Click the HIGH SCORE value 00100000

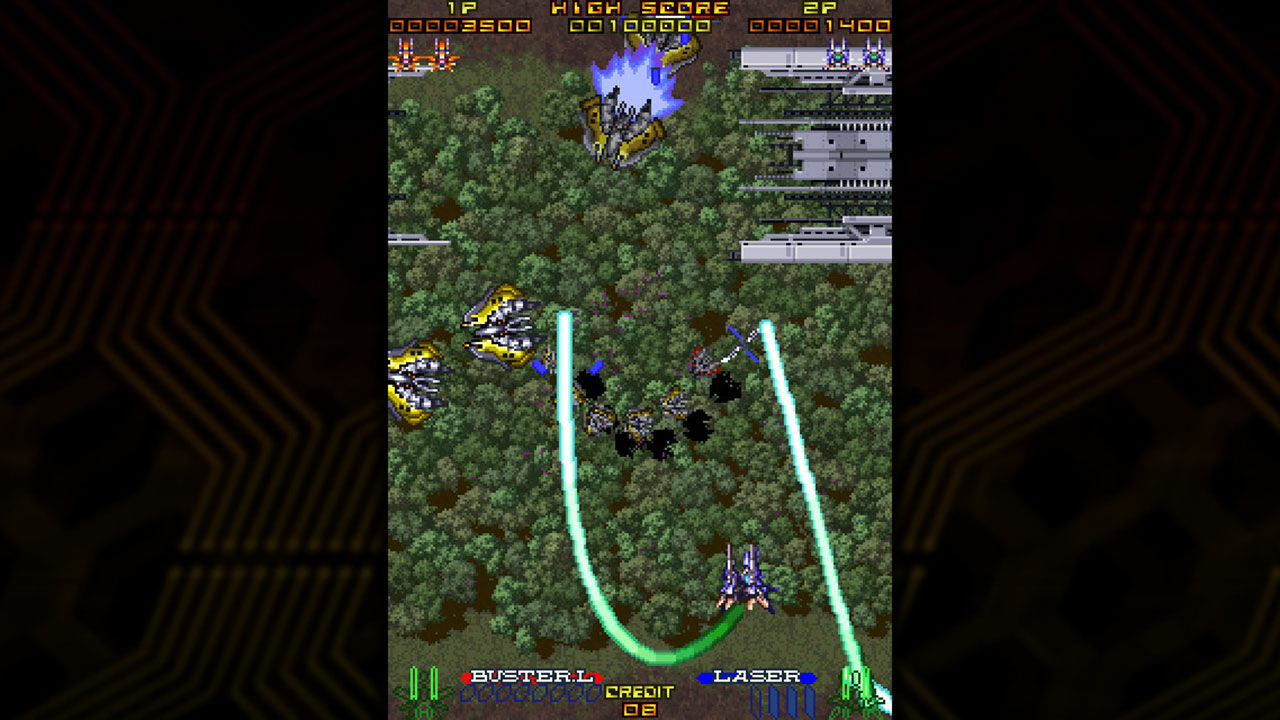(640, 25)
